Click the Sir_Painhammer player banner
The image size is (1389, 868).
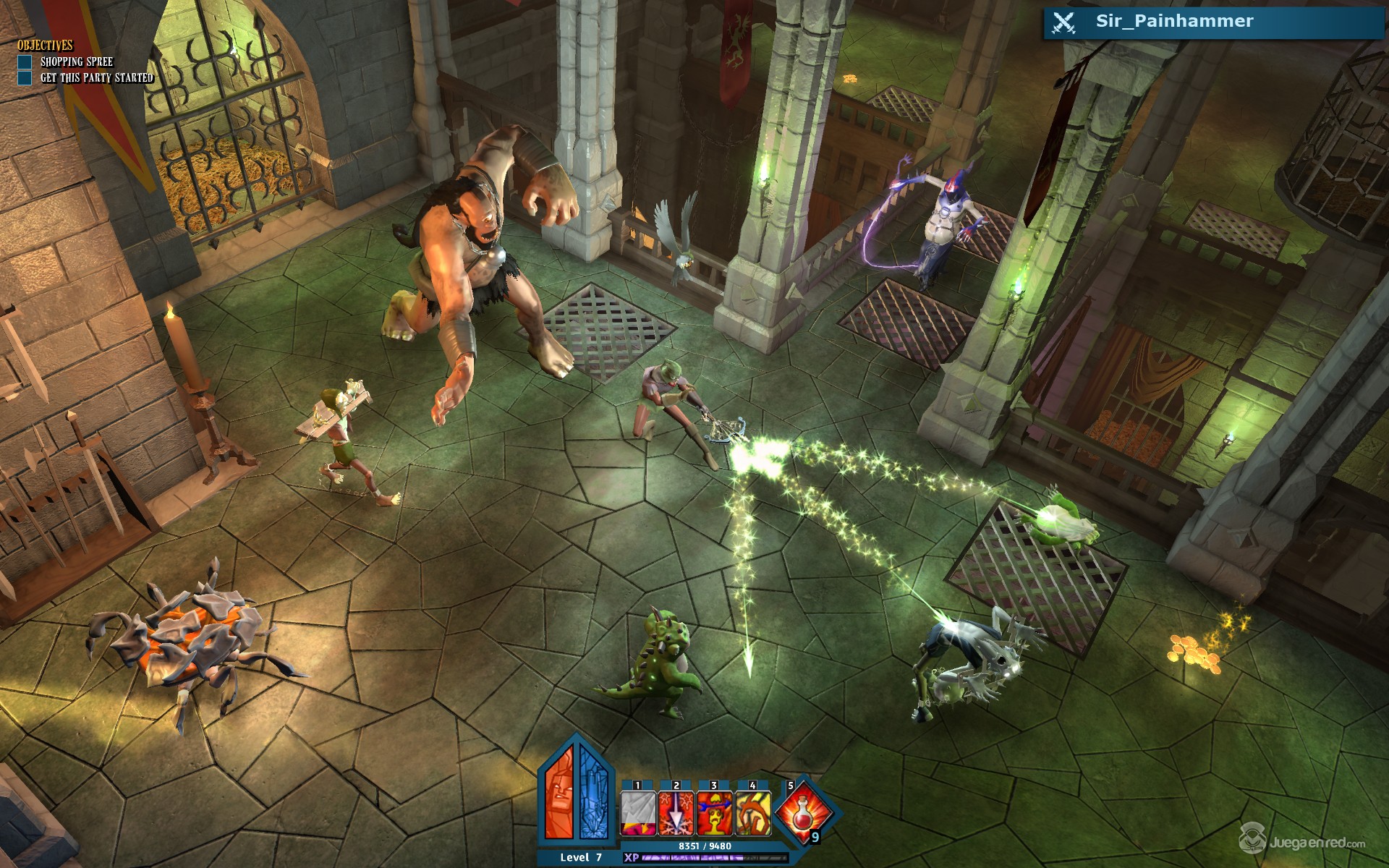(x=1213, y=22)
